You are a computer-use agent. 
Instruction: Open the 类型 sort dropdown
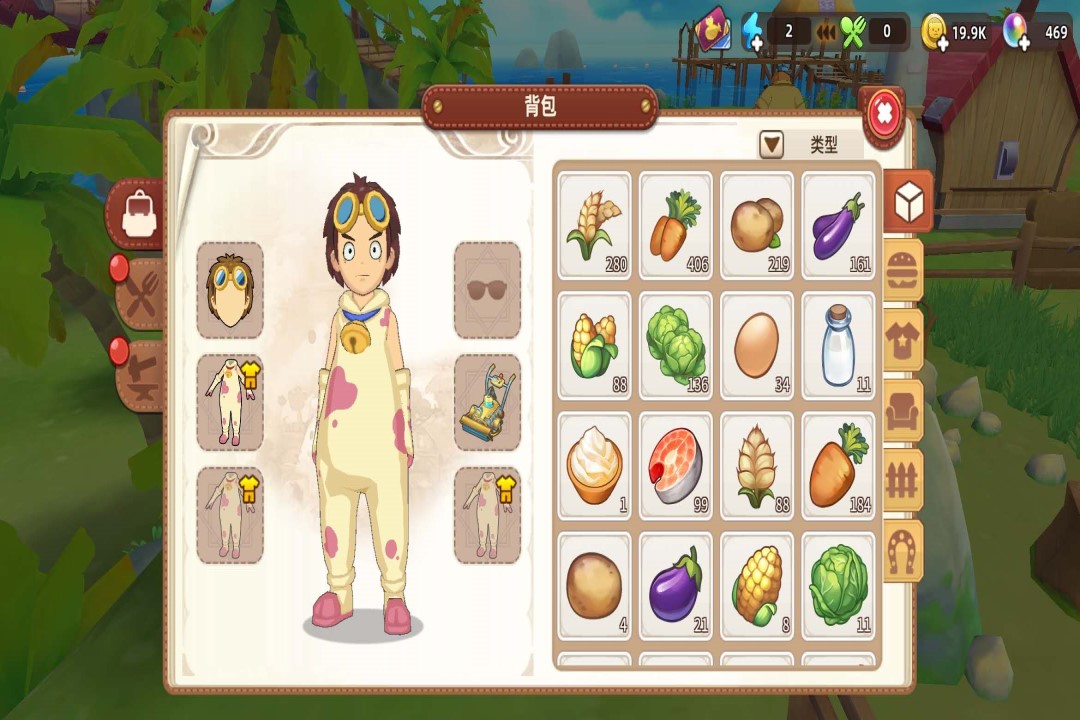coord(772,145)
